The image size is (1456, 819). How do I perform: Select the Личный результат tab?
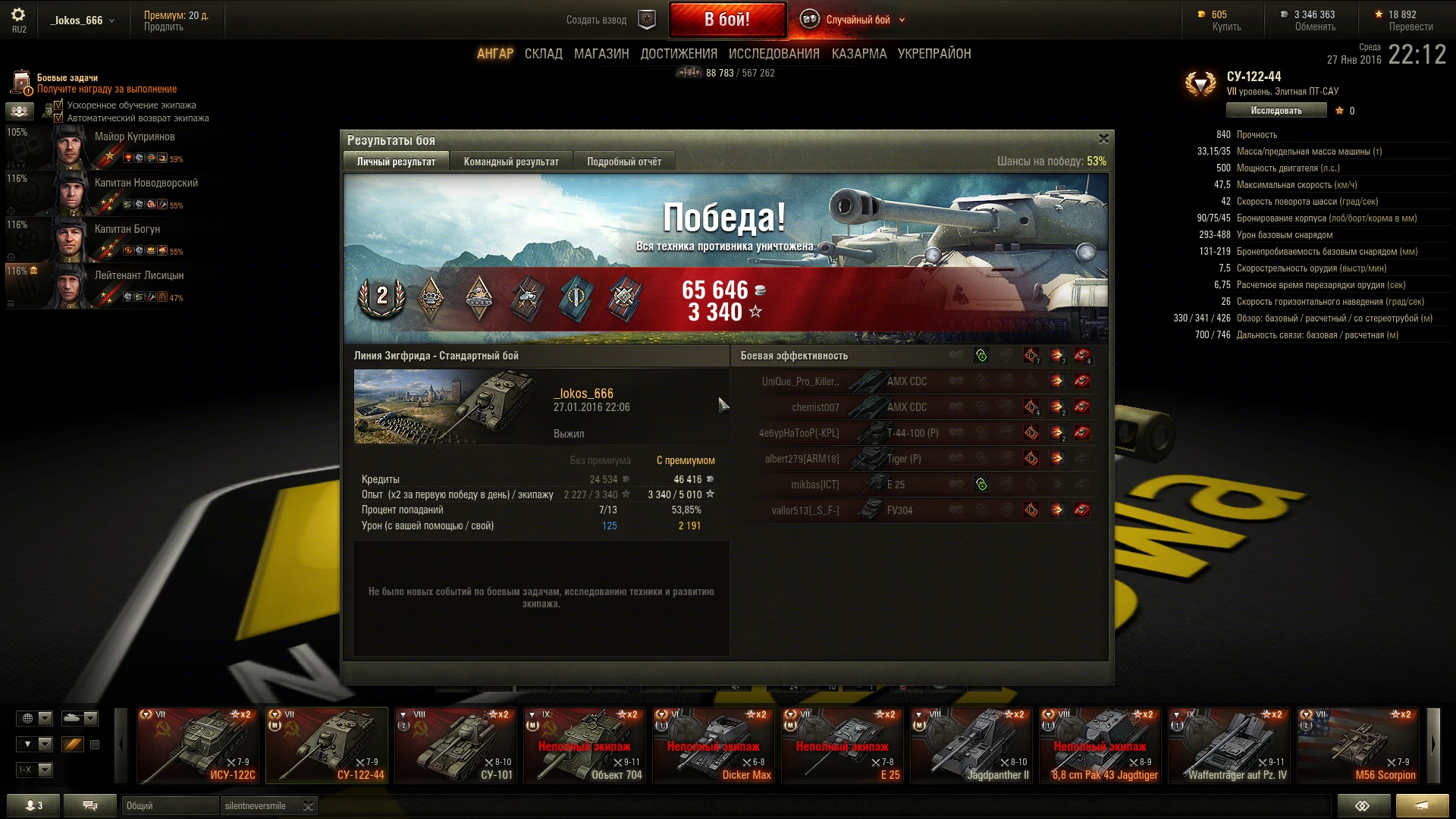(x=396, y=162)
